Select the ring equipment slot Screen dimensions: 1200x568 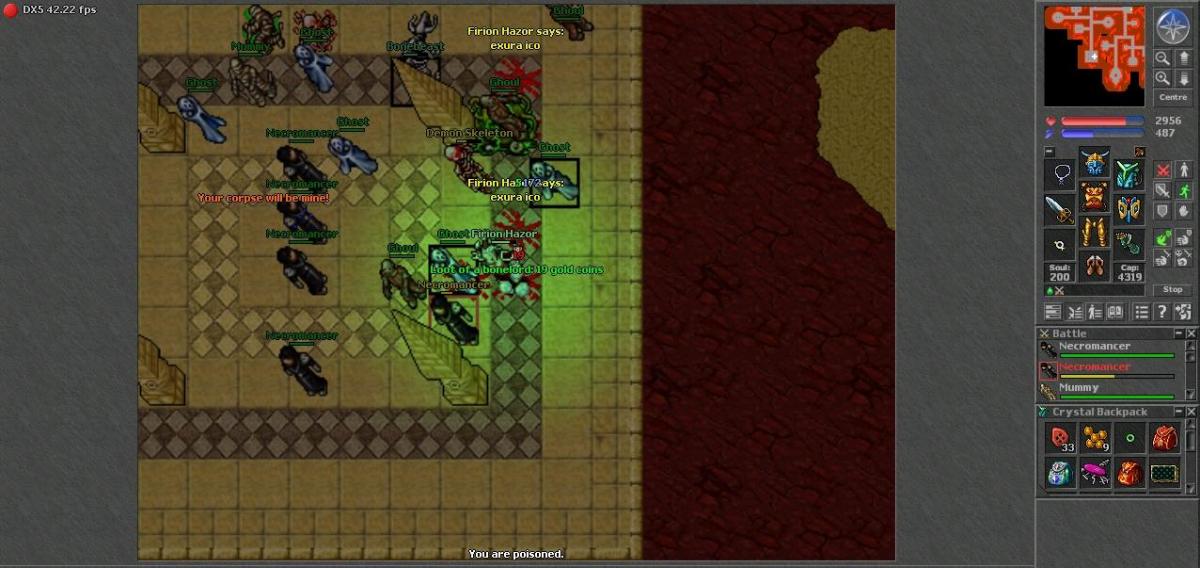click(x=1060, y=244)
